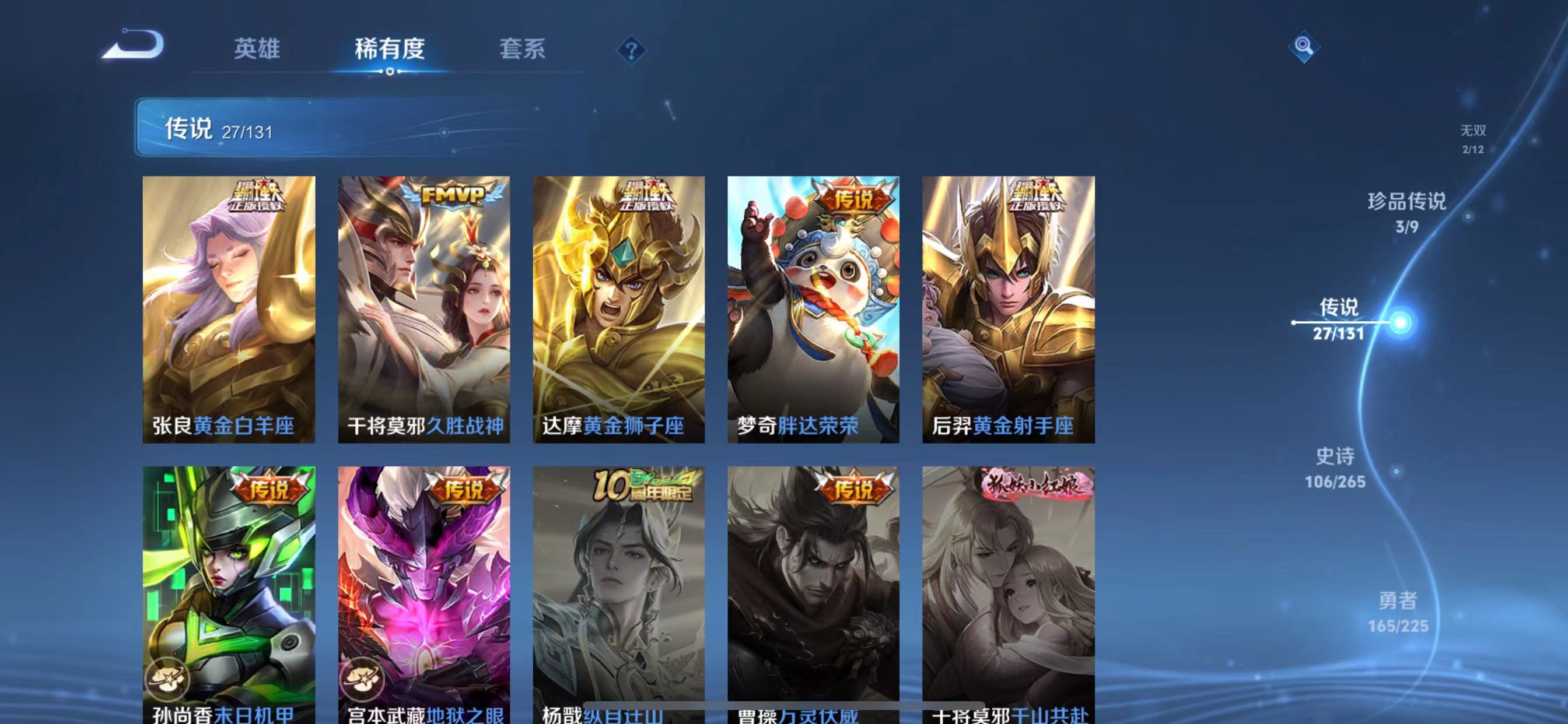Click the help question mark icon
This screenshot has height=724, width=1568.
(x=631, y=51)
